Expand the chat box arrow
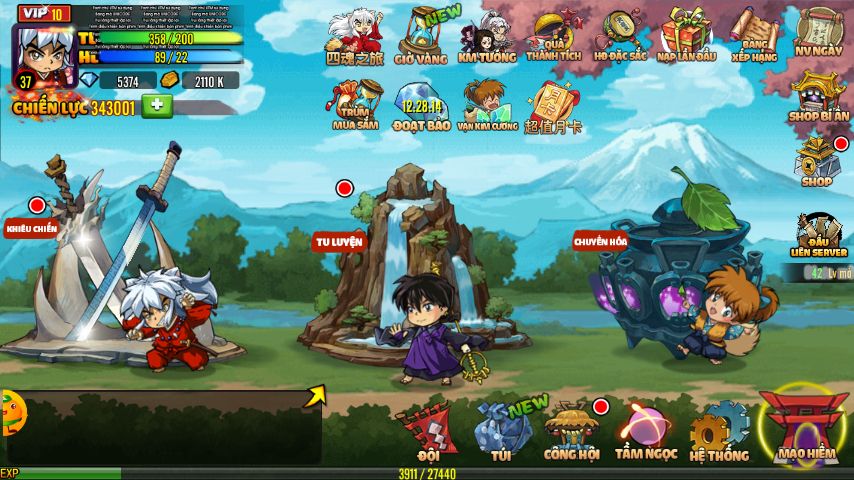The image size is (854, 480). click(x=316, y=396)
